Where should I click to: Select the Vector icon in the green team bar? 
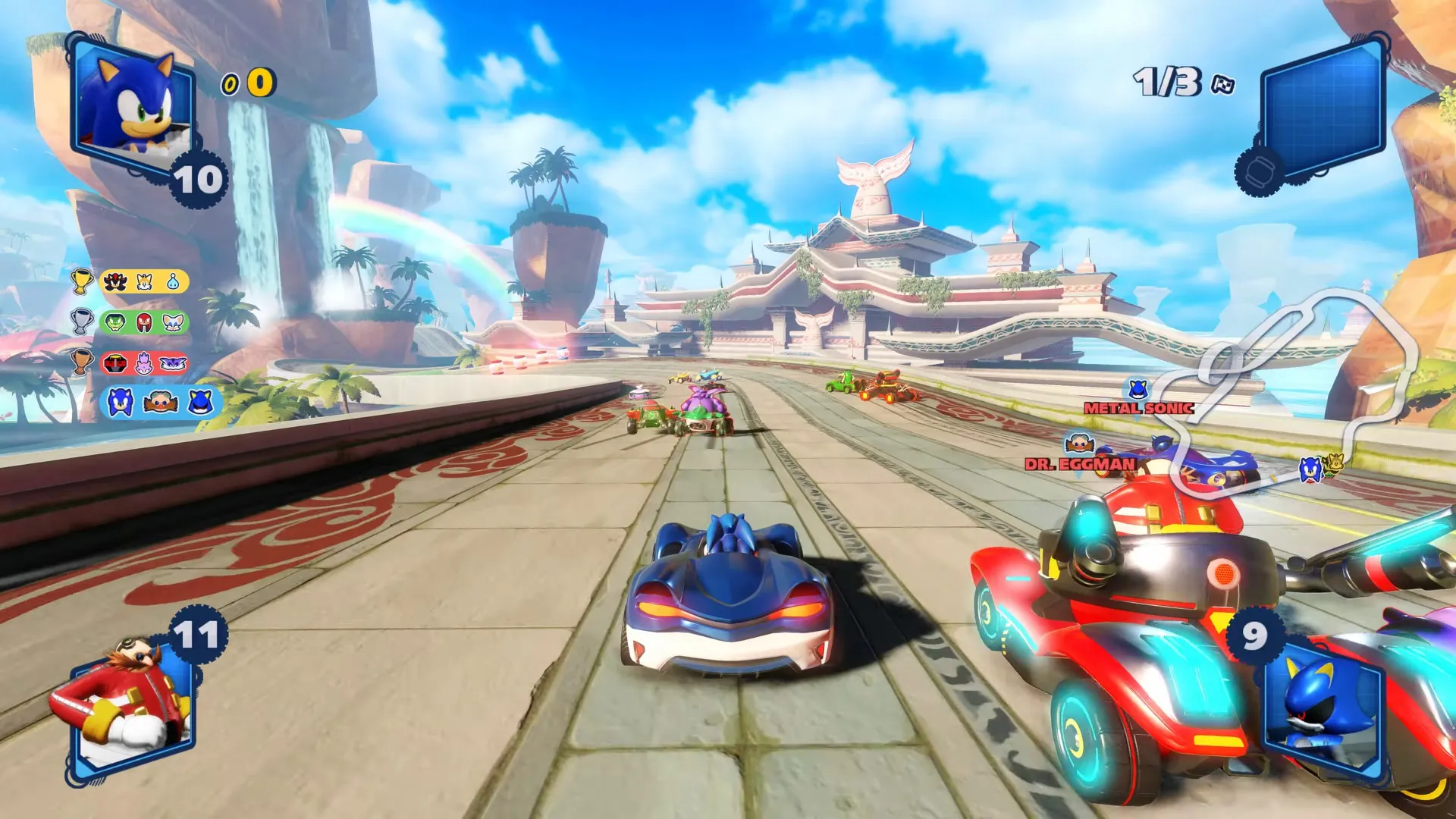tap(115, 322)
